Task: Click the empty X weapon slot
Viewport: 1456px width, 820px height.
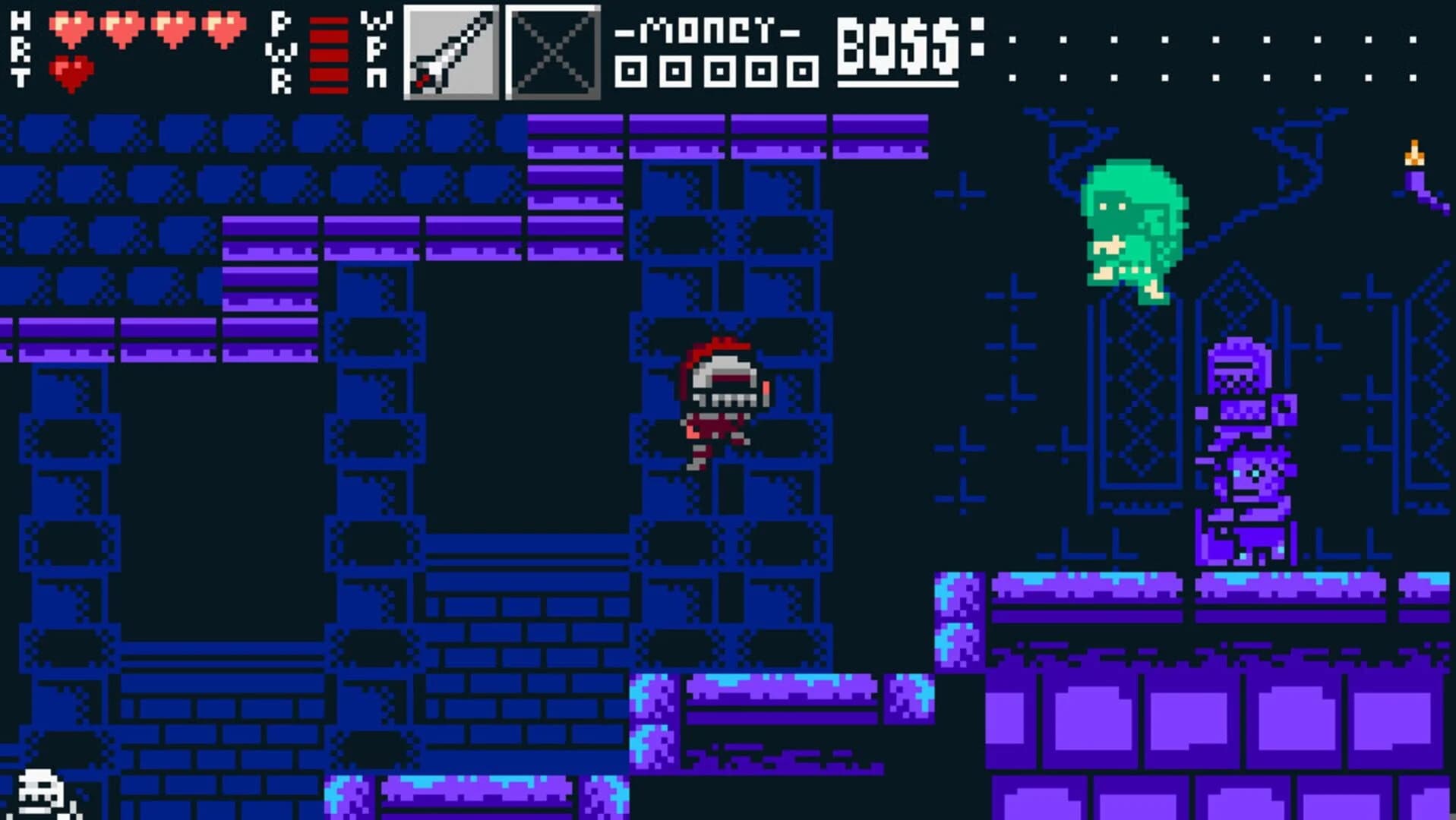Action: [551, 53]
